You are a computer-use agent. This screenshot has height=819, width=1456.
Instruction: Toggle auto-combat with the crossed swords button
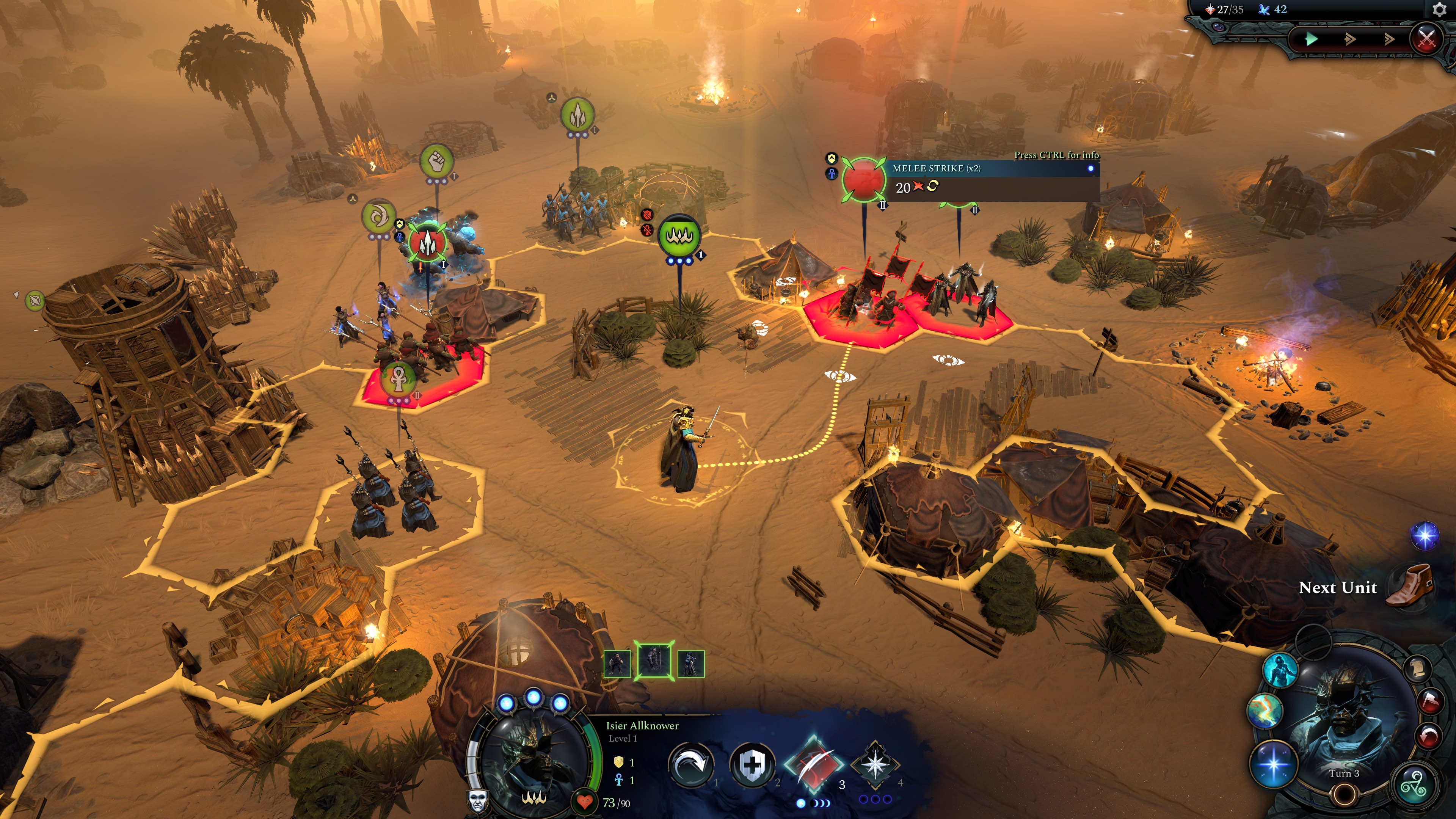1426,39
